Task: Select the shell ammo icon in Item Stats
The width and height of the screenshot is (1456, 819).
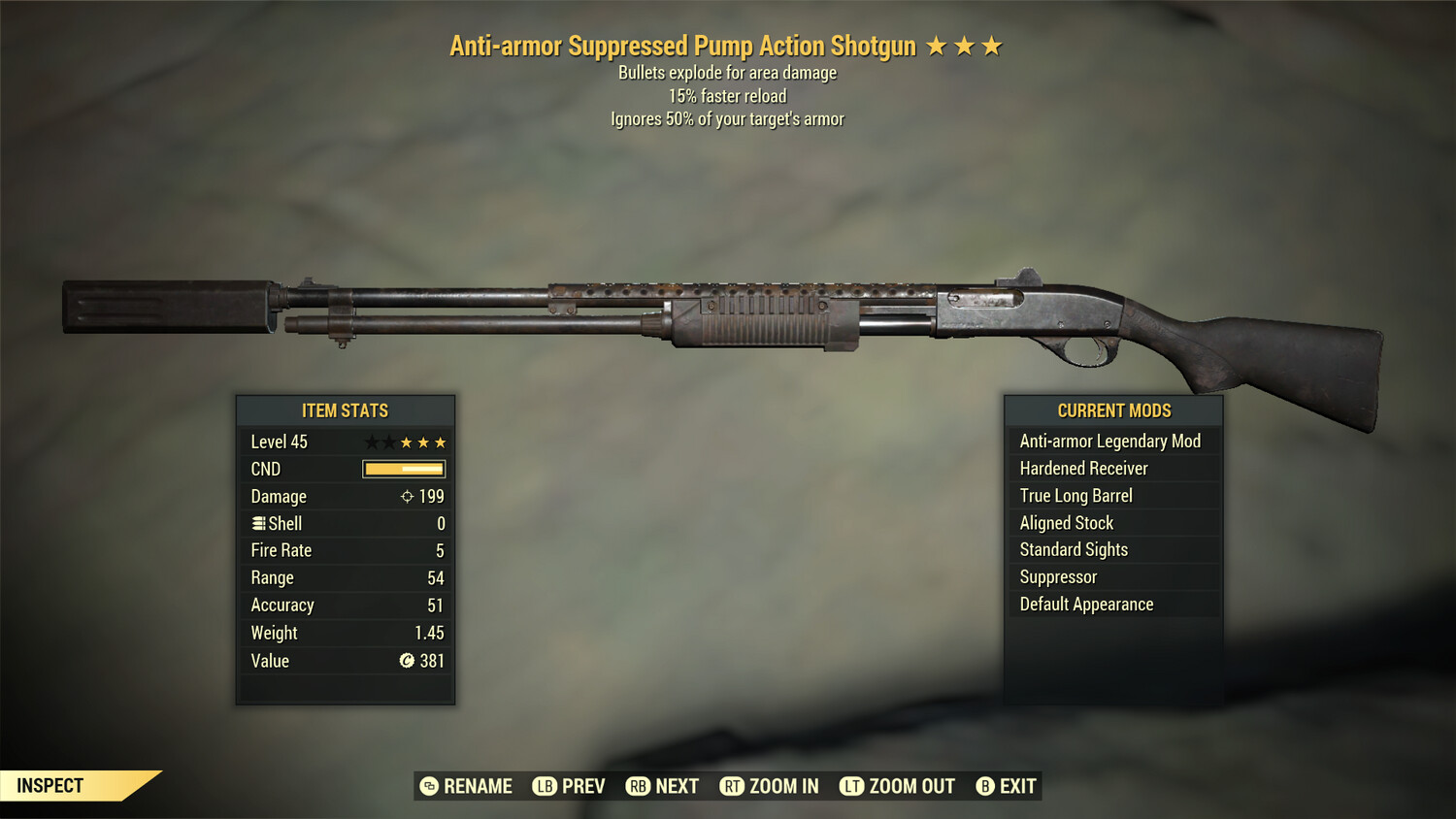Action: pyautogui.click(x=258, y=523)
